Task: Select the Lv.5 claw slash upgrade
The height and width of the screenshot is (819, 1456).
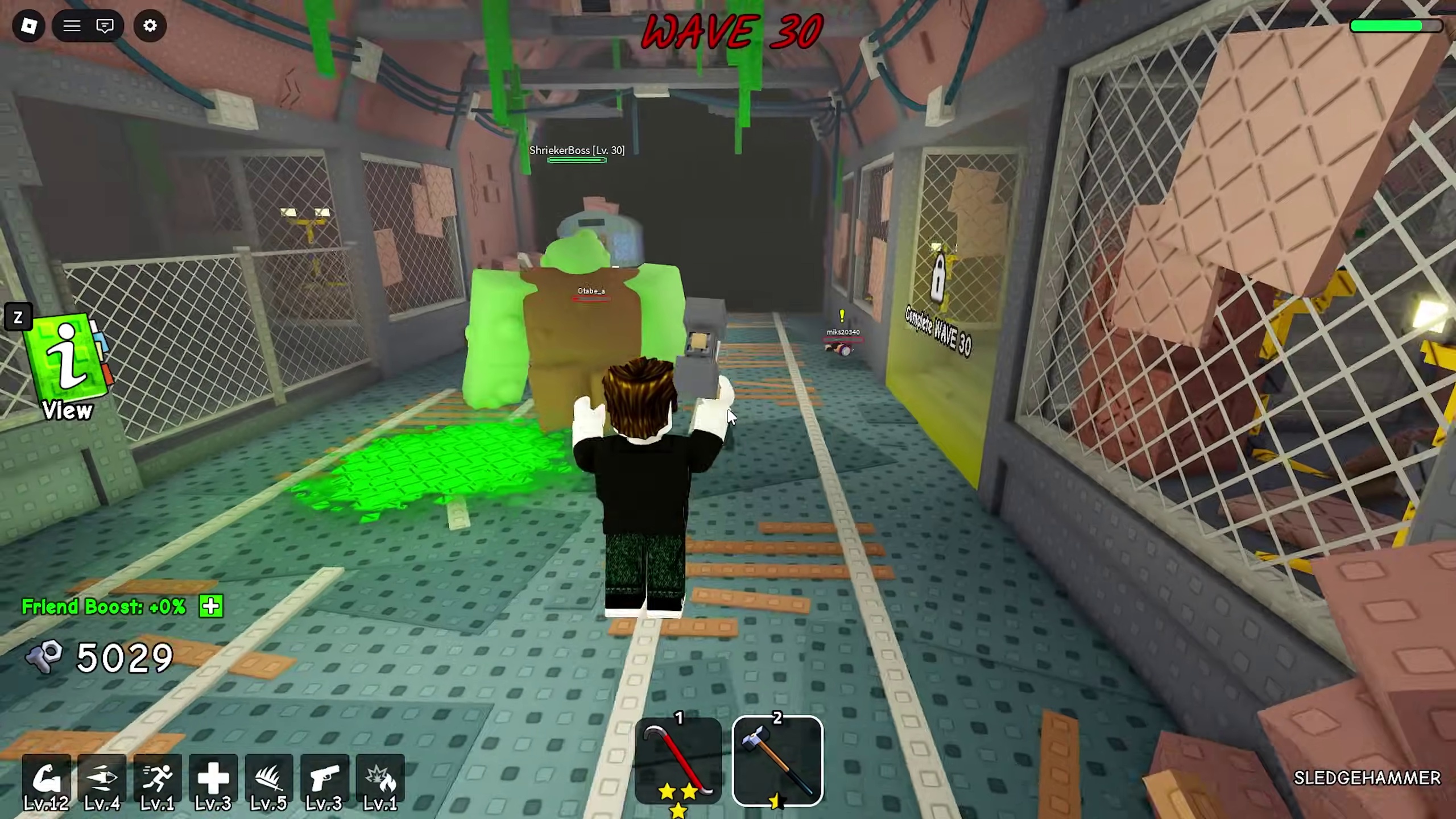Action: tap(269, 779)
